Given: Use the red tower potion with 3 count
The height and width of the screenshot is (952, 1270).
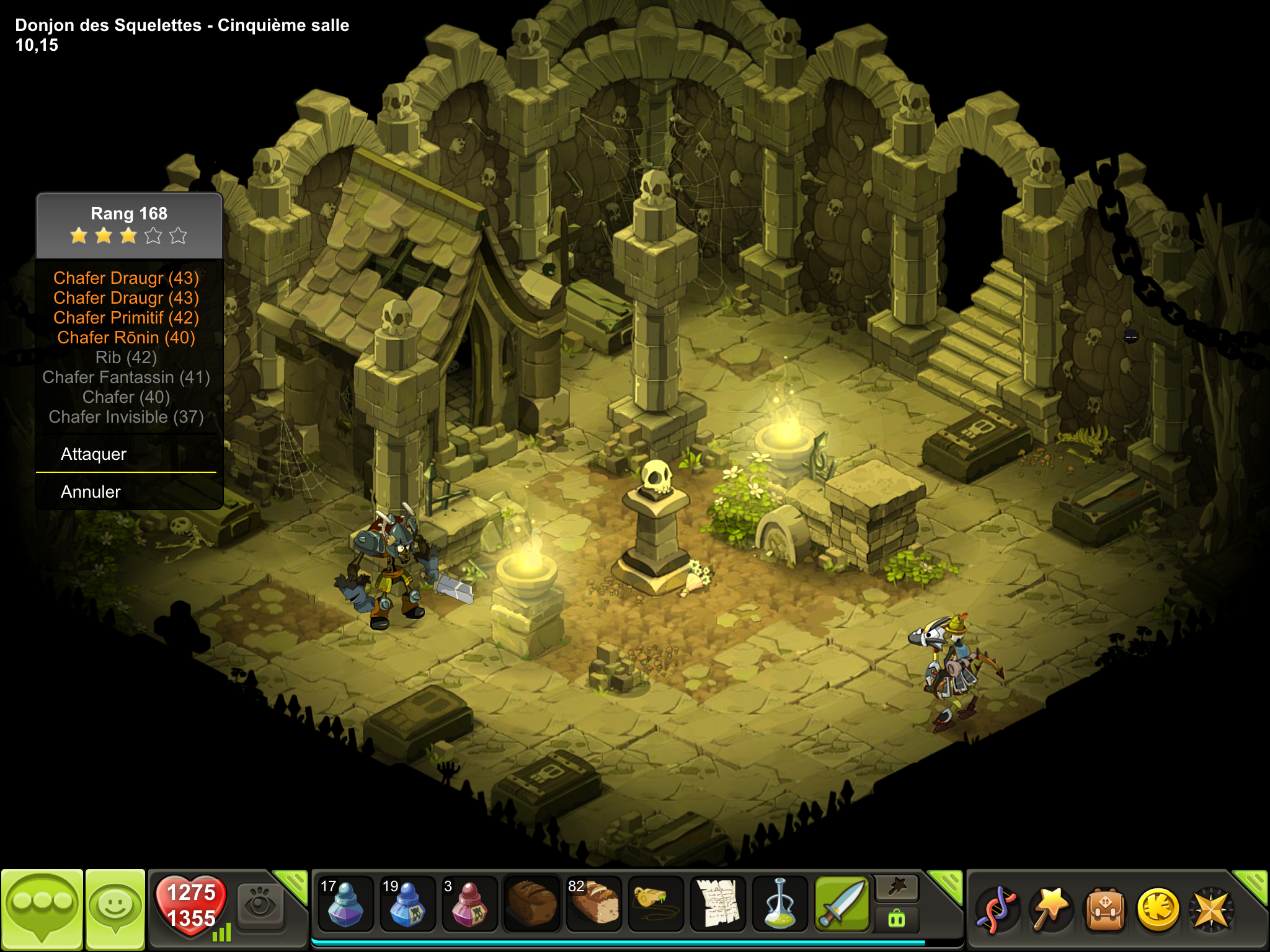Looking at the screenshot, I should [469, 904].
